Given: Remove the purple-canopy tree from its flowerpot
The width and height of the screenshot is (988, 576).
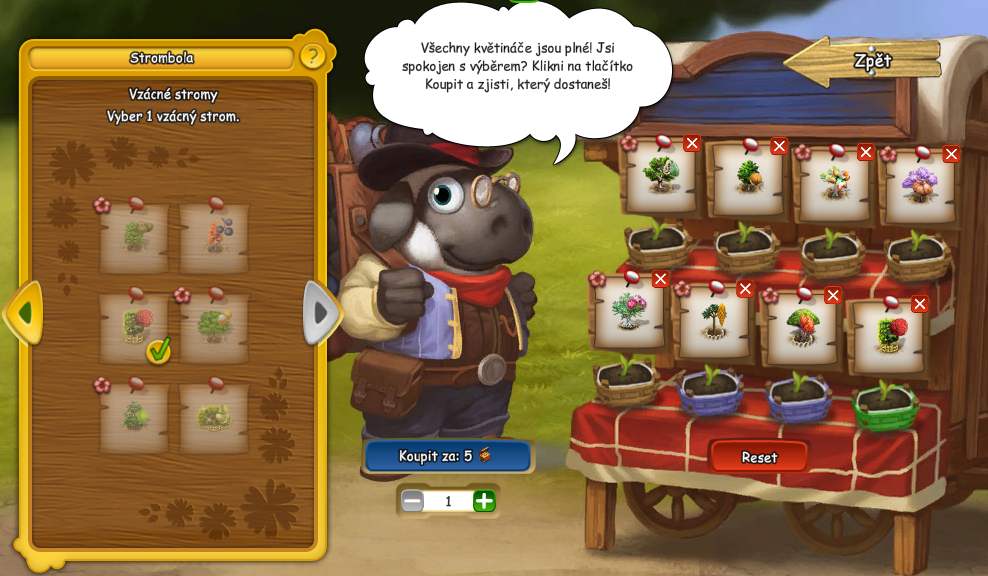Looking at the screenshot, I should tap(951, 154).
